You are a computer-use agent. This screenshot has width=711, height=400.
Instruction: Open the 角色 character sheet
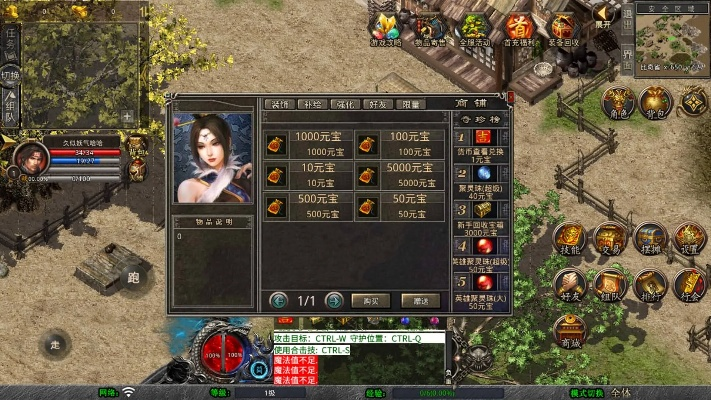coord(619,102)
